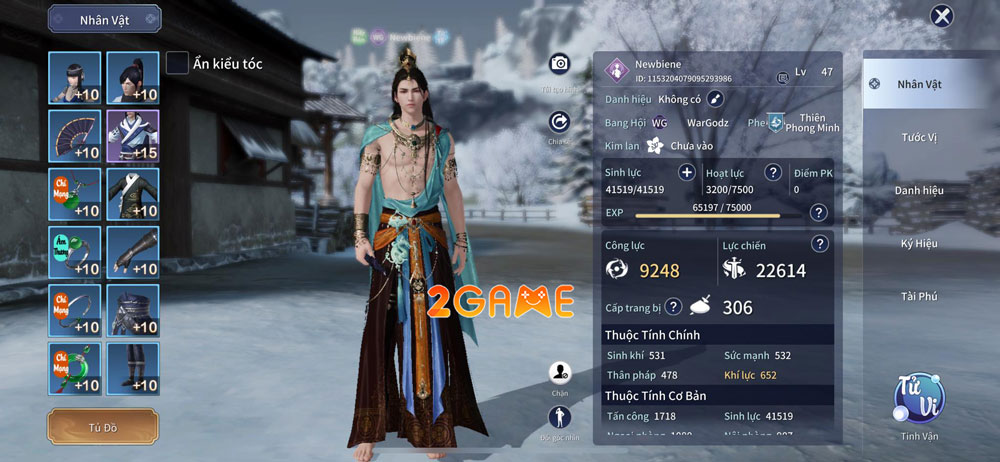Click the camera screenshot icon
The height and width of the screenshot is (462, 1000).
click(x=559, y=64)
